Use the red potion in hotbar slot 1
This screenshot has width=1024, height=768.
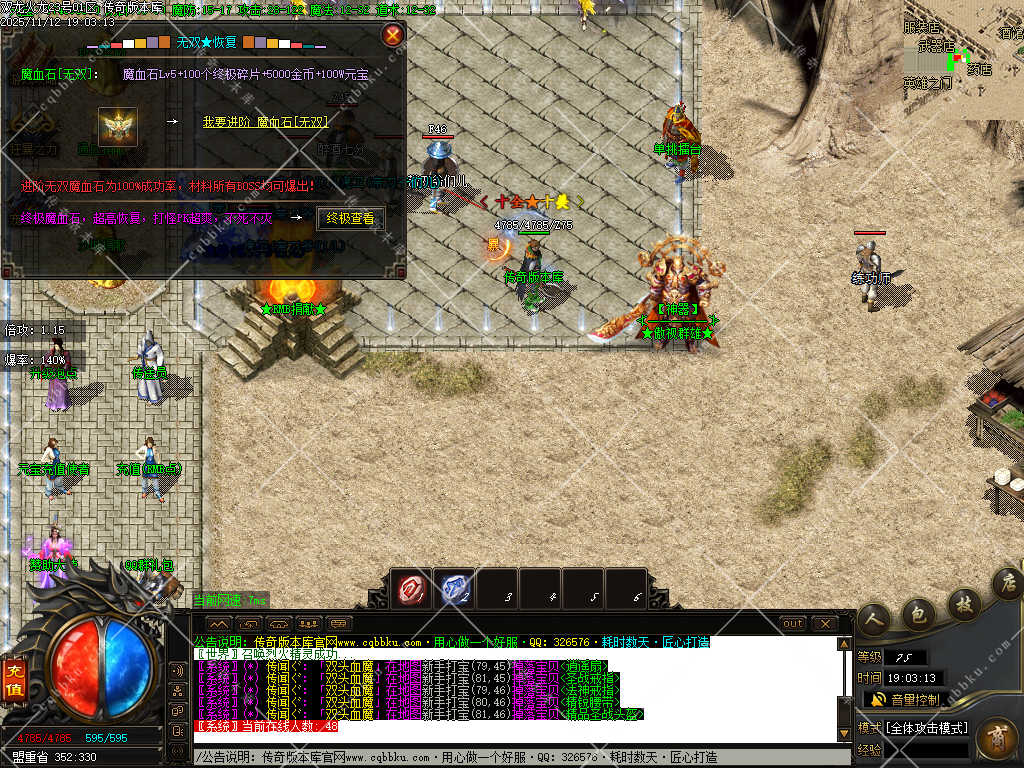pyautogui.click(x=411, y=589)
